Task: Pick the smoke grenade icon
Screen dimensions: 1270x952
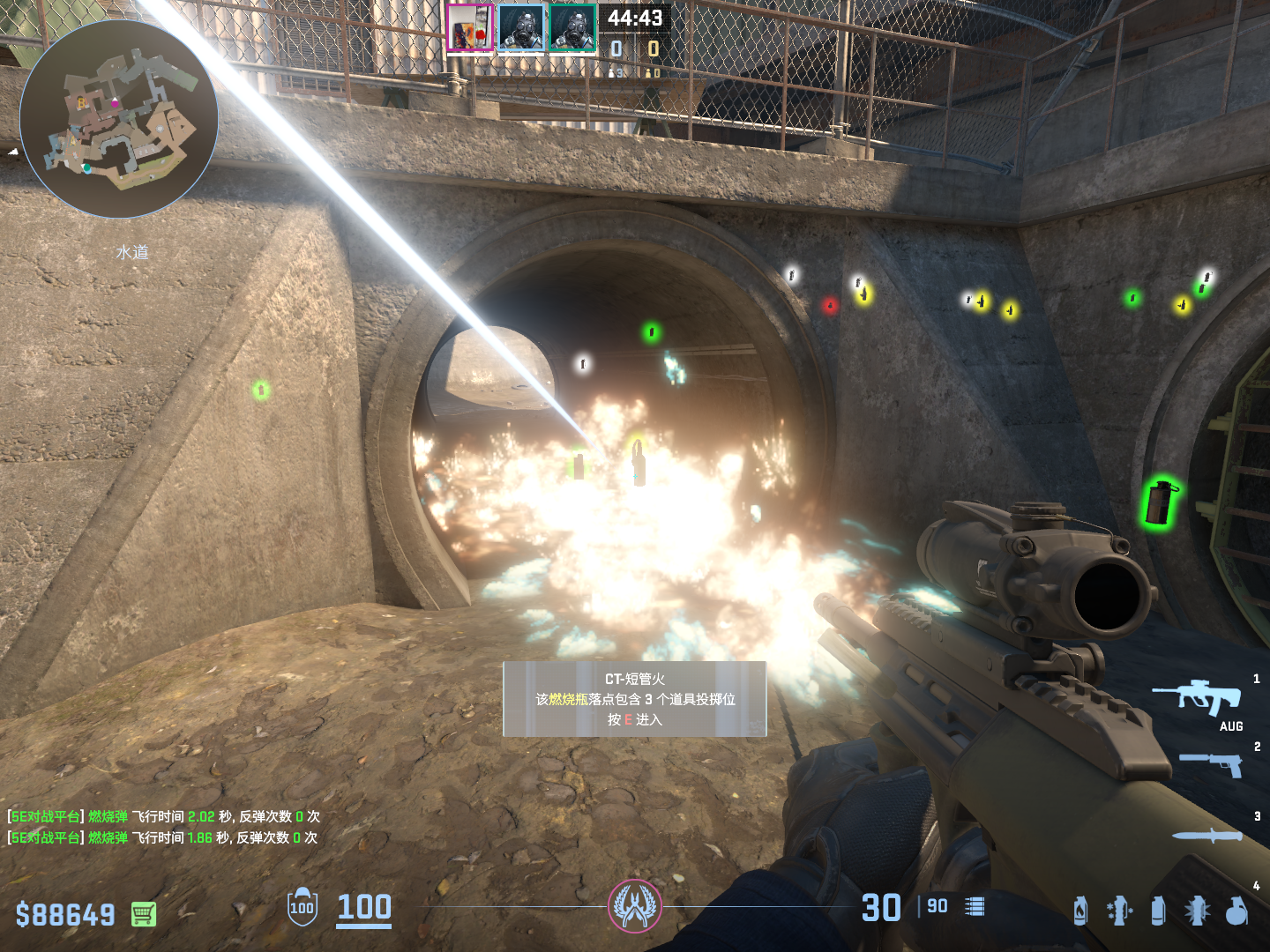Action: (x=1158, y=911)
